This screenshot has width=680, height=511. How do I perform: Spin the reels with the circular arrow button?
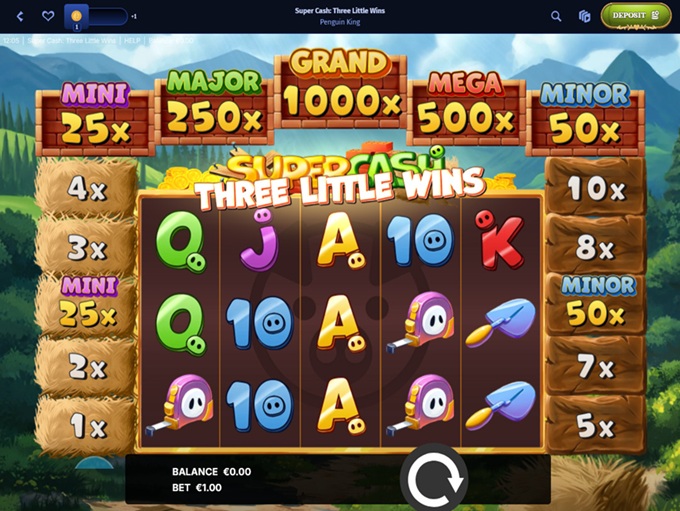coord(434,480)
